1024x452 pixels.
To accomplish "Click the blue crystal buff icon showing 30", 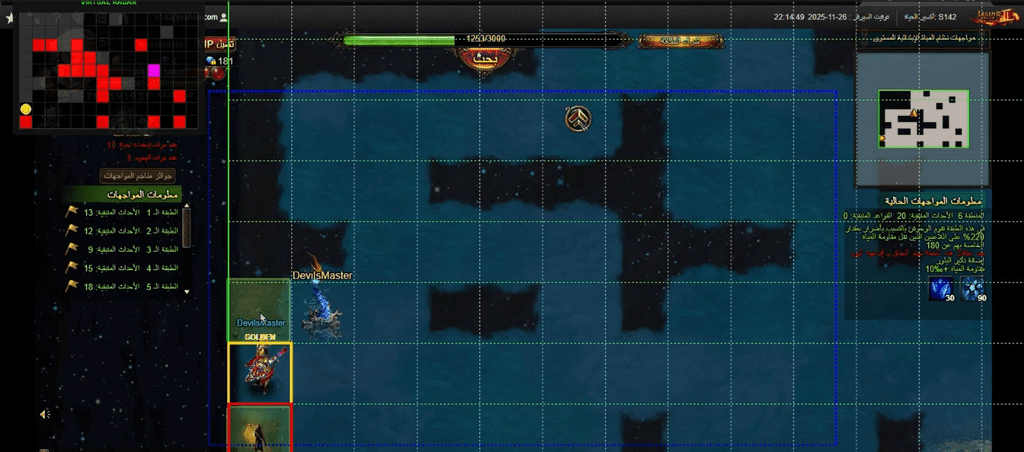I will pos(943,291).
